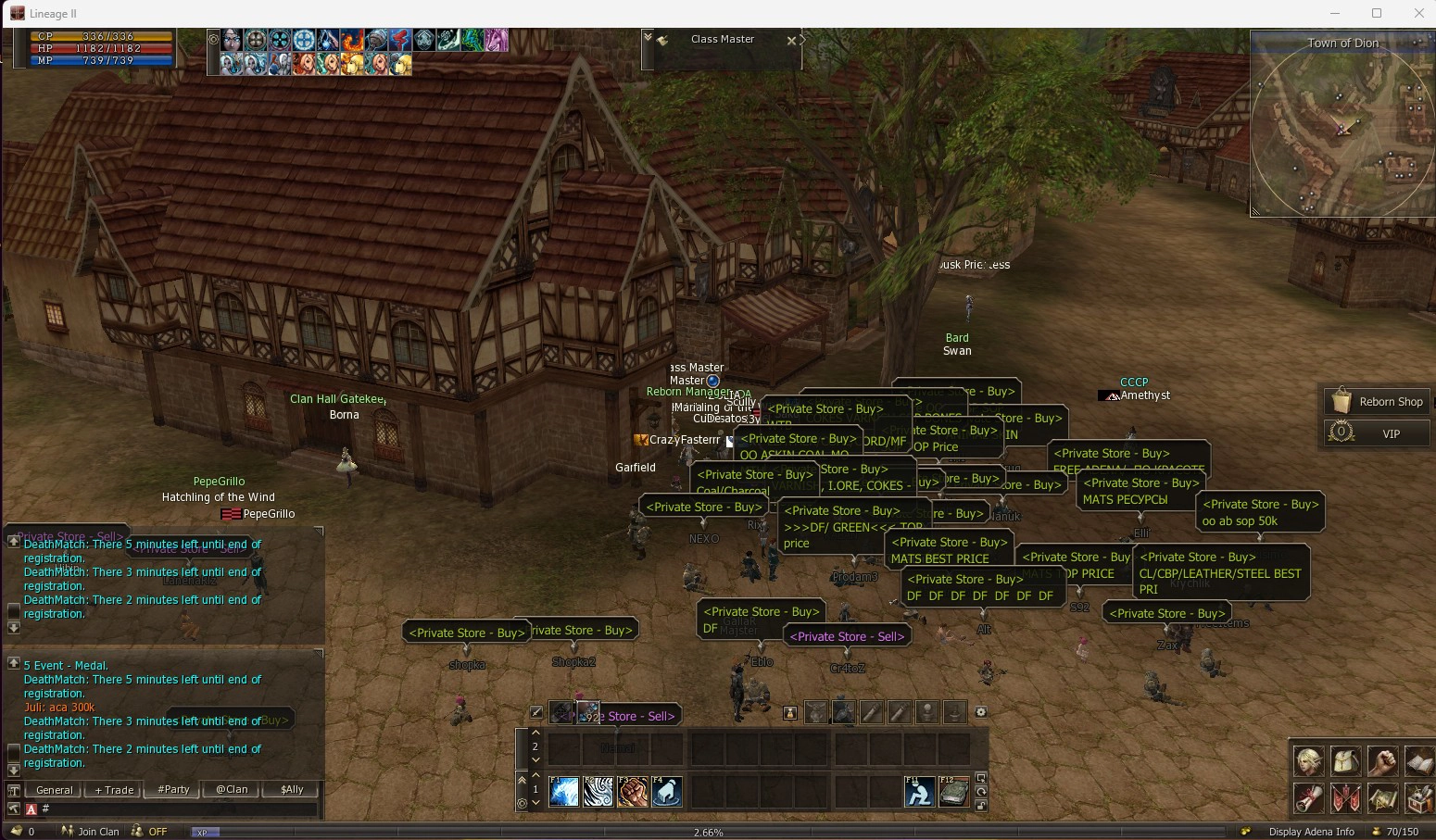1436x840 pixels.
Task: Open the Reborn Shop
Action: point(1377,402)
